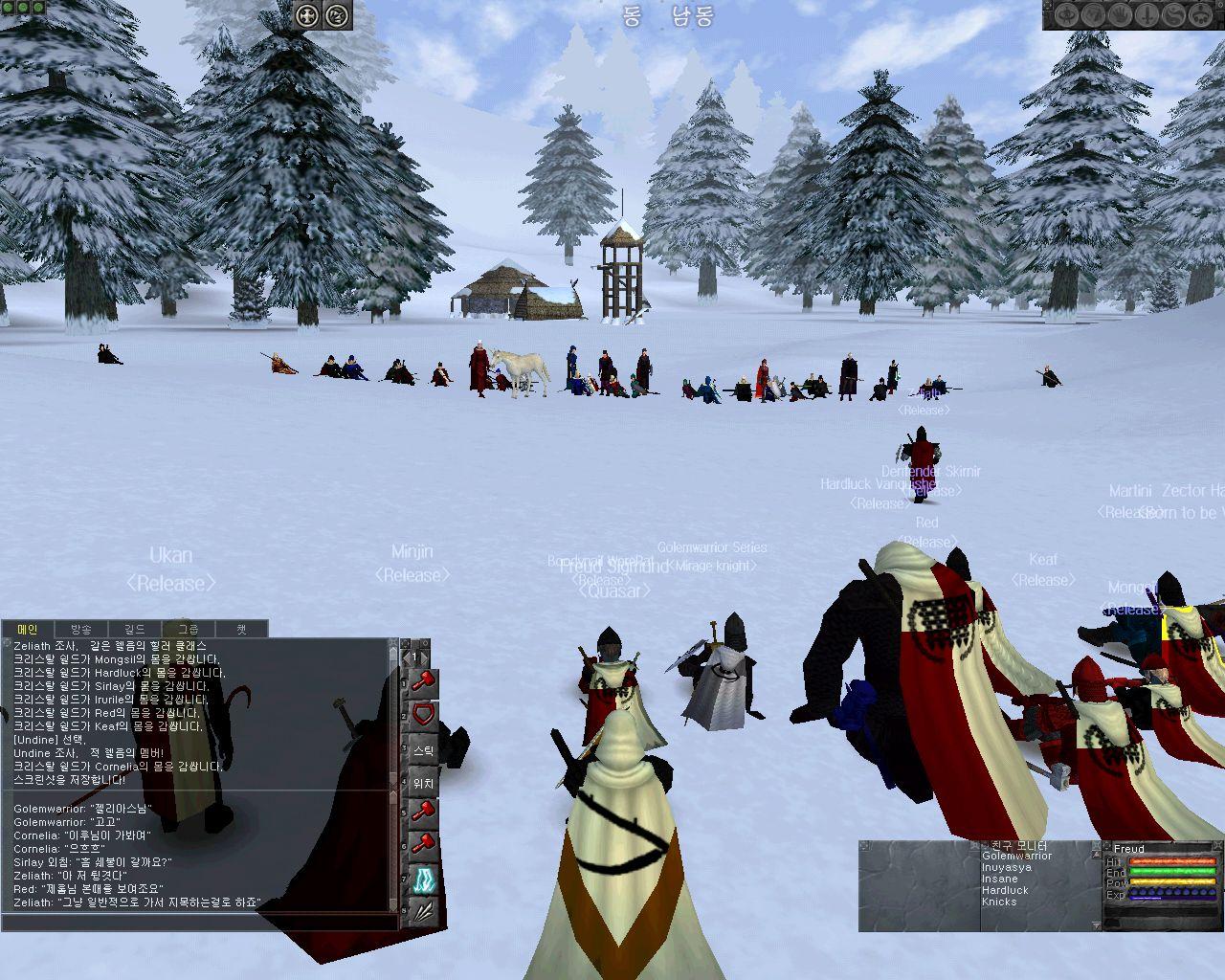The image size is (1225, 980).
Task: Select Golemwarrior in the friend monitor list
Action: click(1016, 857)
